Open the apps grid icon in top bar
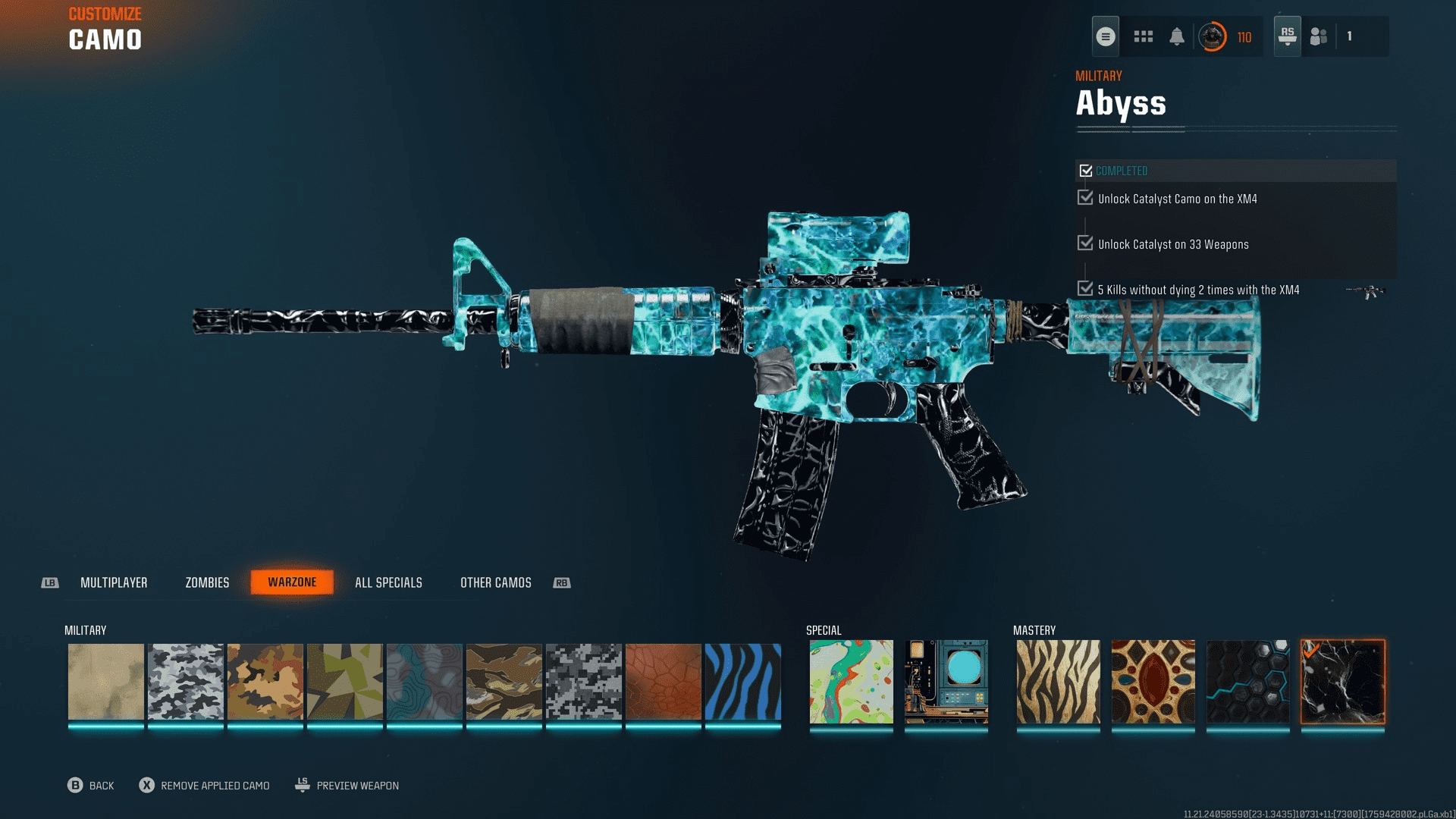The image size is (1456, 819). click(1143, 36)
